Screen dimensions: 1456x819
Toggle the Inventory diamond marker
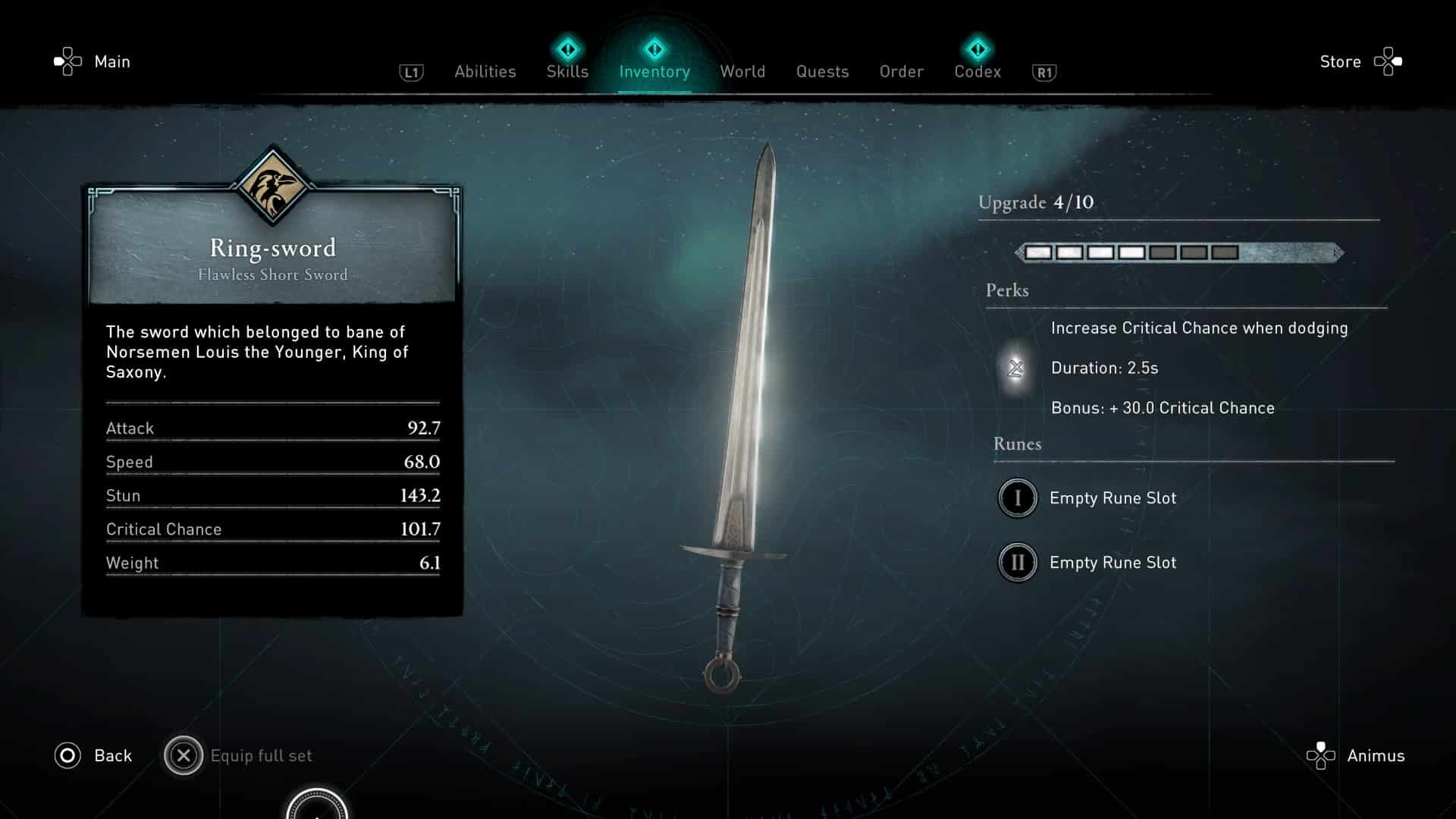tap(654, 48)
